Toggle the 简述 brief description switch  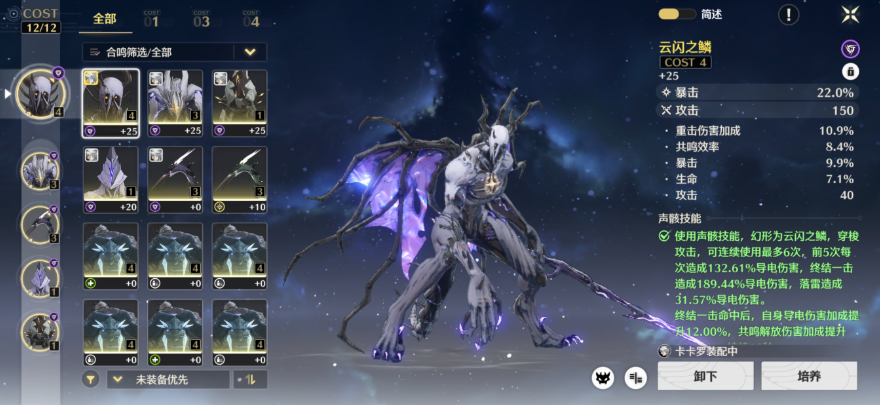677,14
